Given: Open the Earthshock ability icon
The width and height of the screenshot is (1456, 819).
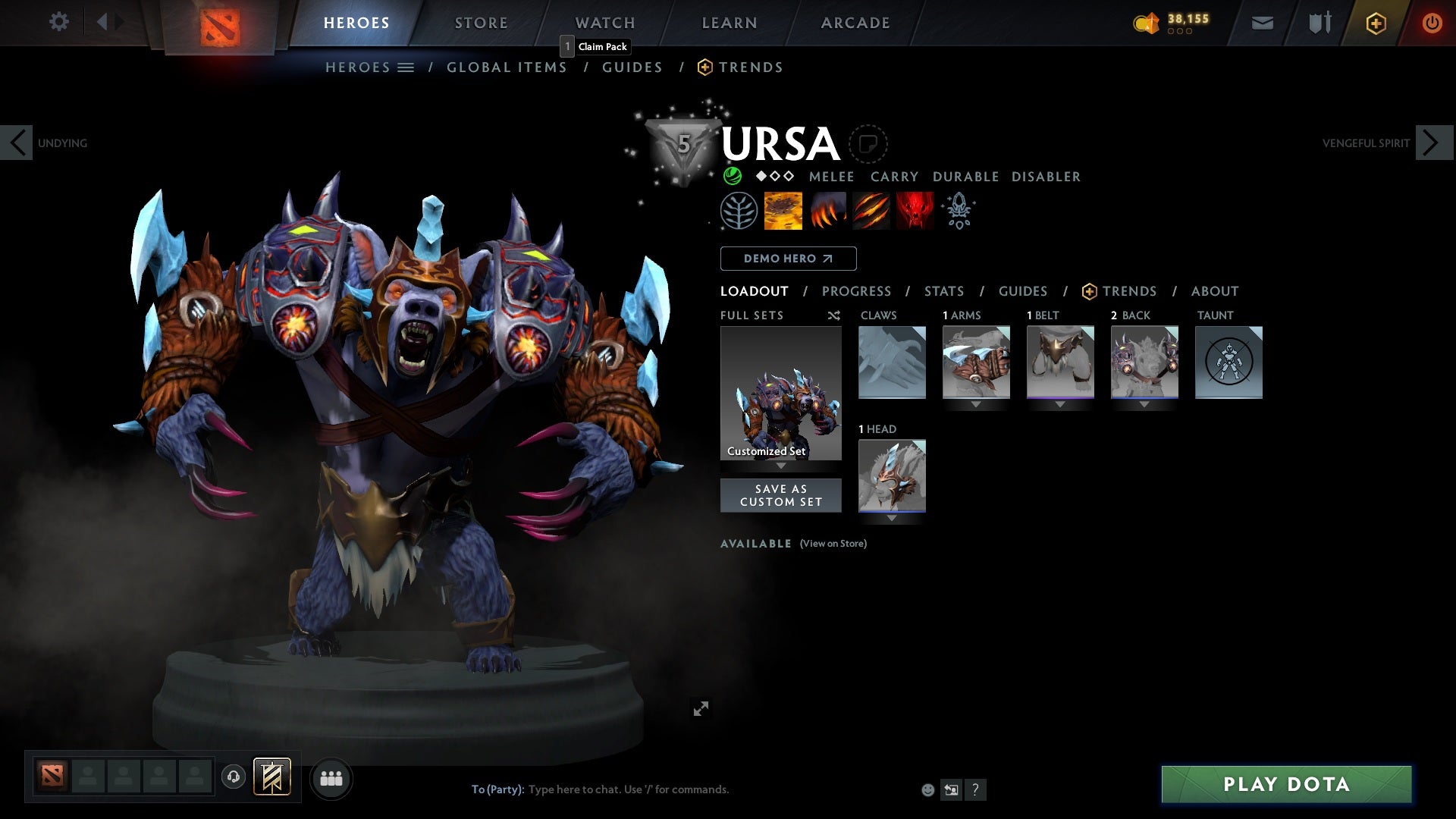Looking at the screenshot, I should pos(783,211).
